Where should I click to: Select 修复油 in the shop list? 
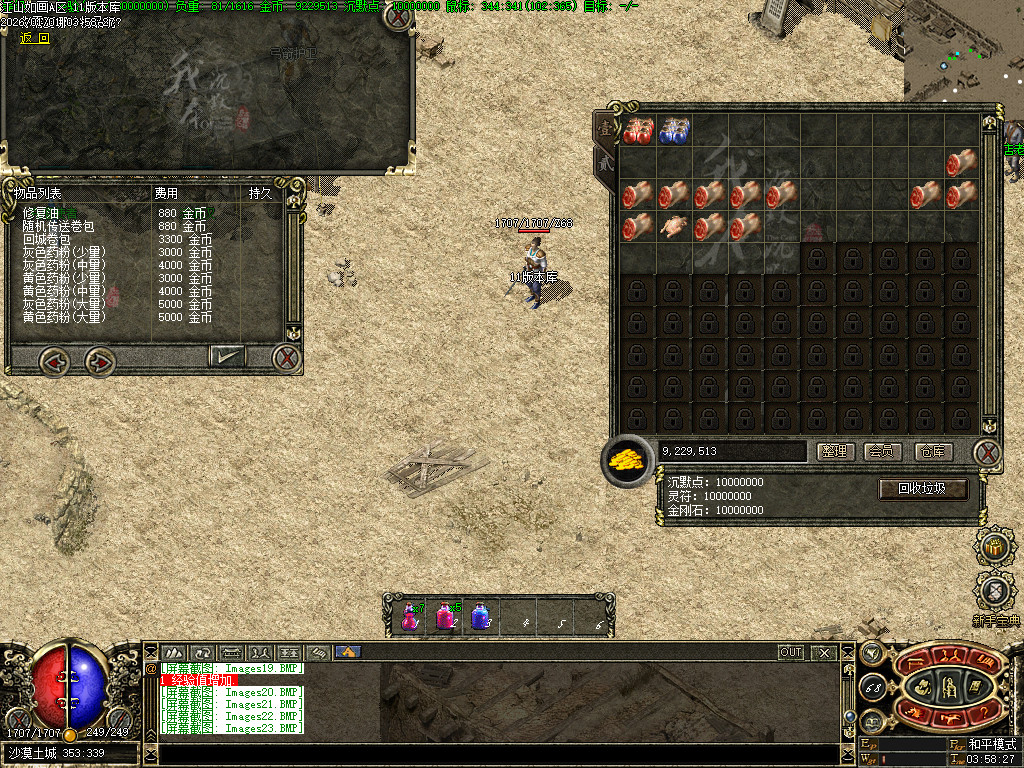pyautogui.click(x=42, y=213)
